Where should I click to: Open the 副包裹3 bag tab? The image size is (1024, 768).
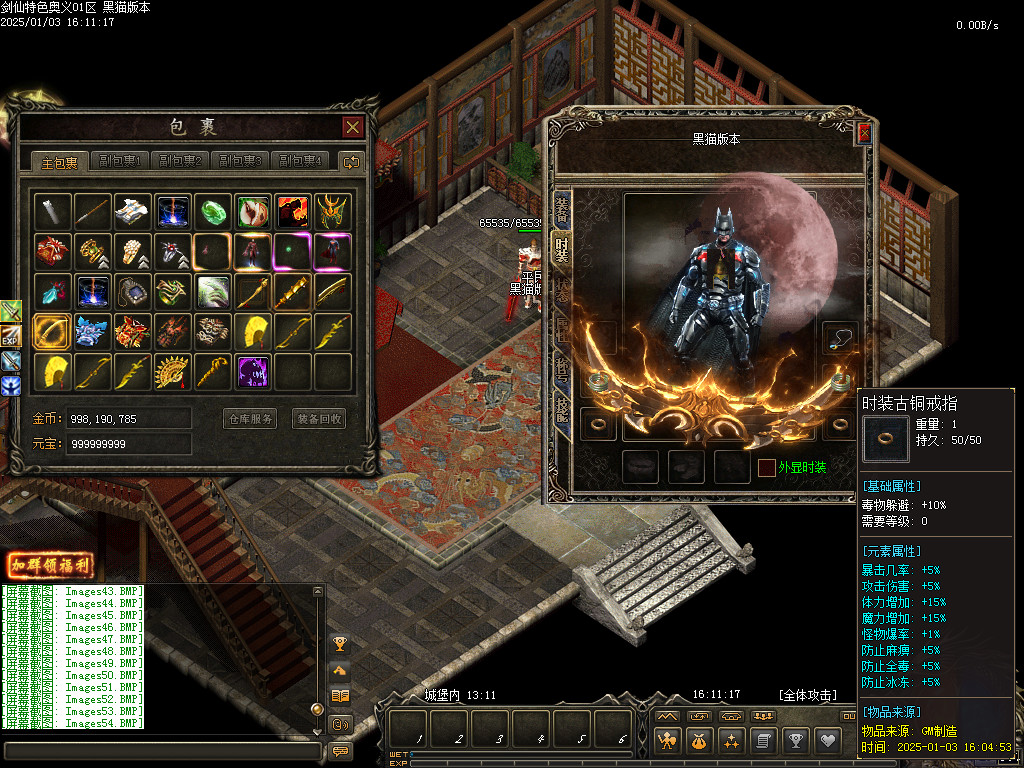point(241,161)
